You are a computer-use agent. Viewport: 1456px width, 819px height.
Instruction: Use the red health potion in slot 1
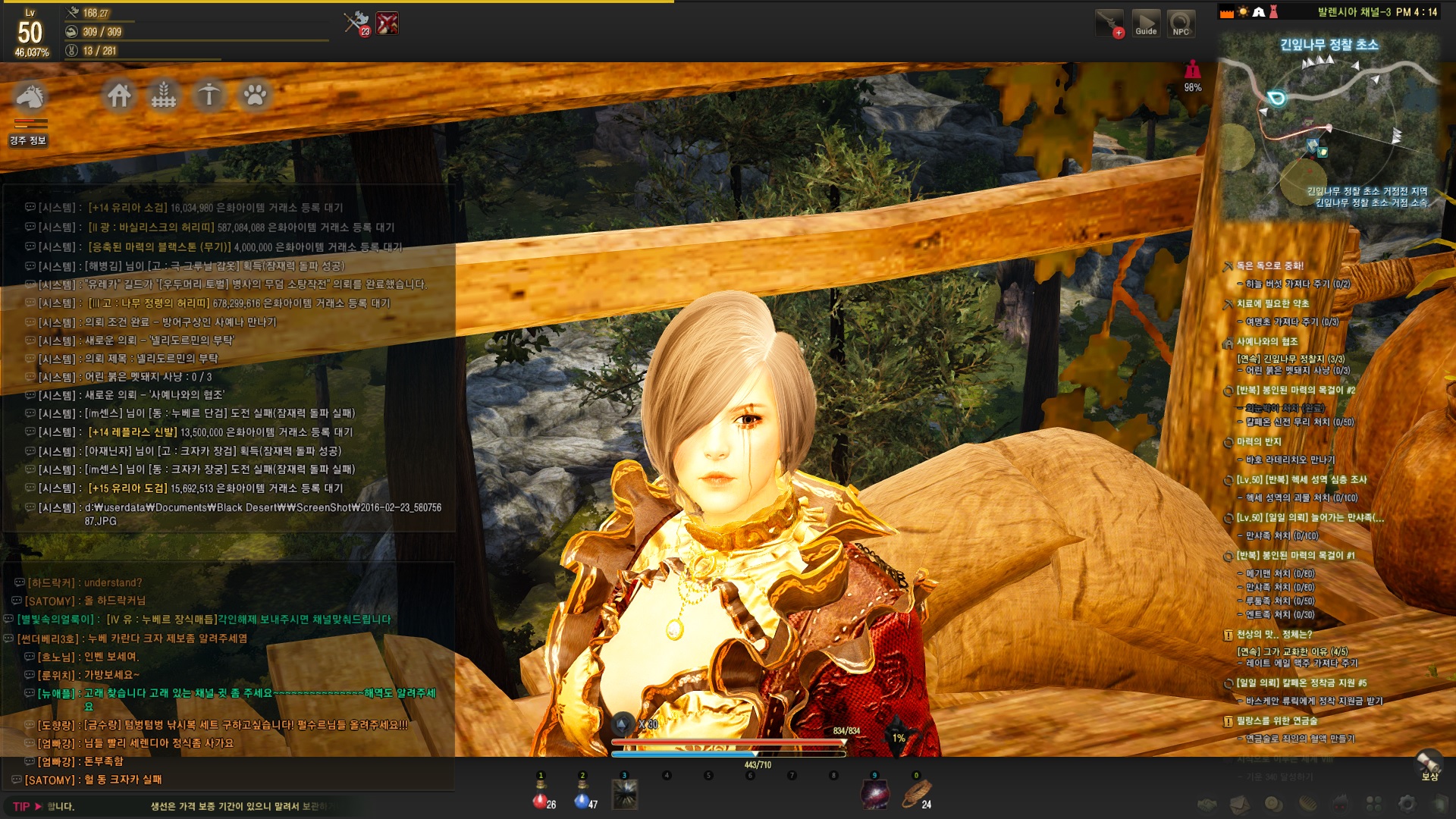coord(541,799)
